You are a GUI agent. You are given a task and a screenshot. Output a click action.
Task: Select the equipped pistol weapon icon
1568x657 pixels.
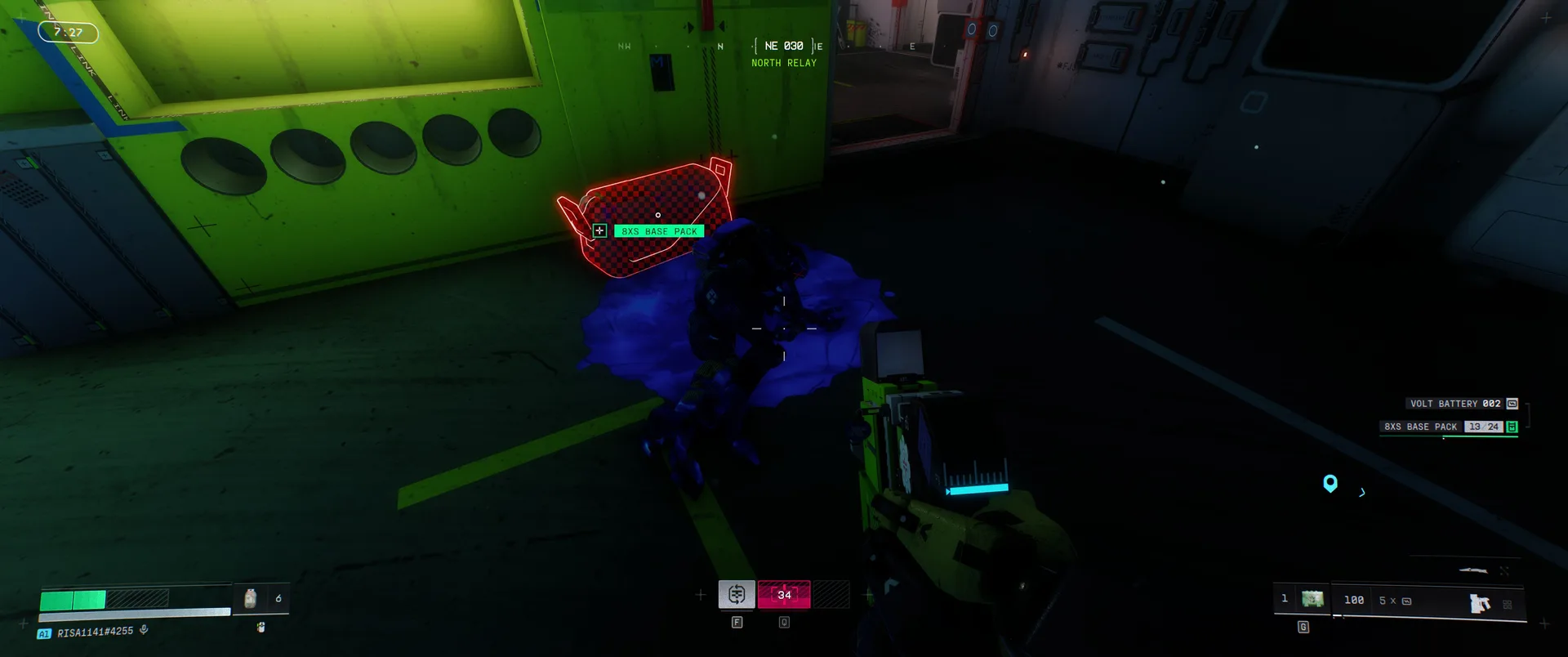(1479, 603)
